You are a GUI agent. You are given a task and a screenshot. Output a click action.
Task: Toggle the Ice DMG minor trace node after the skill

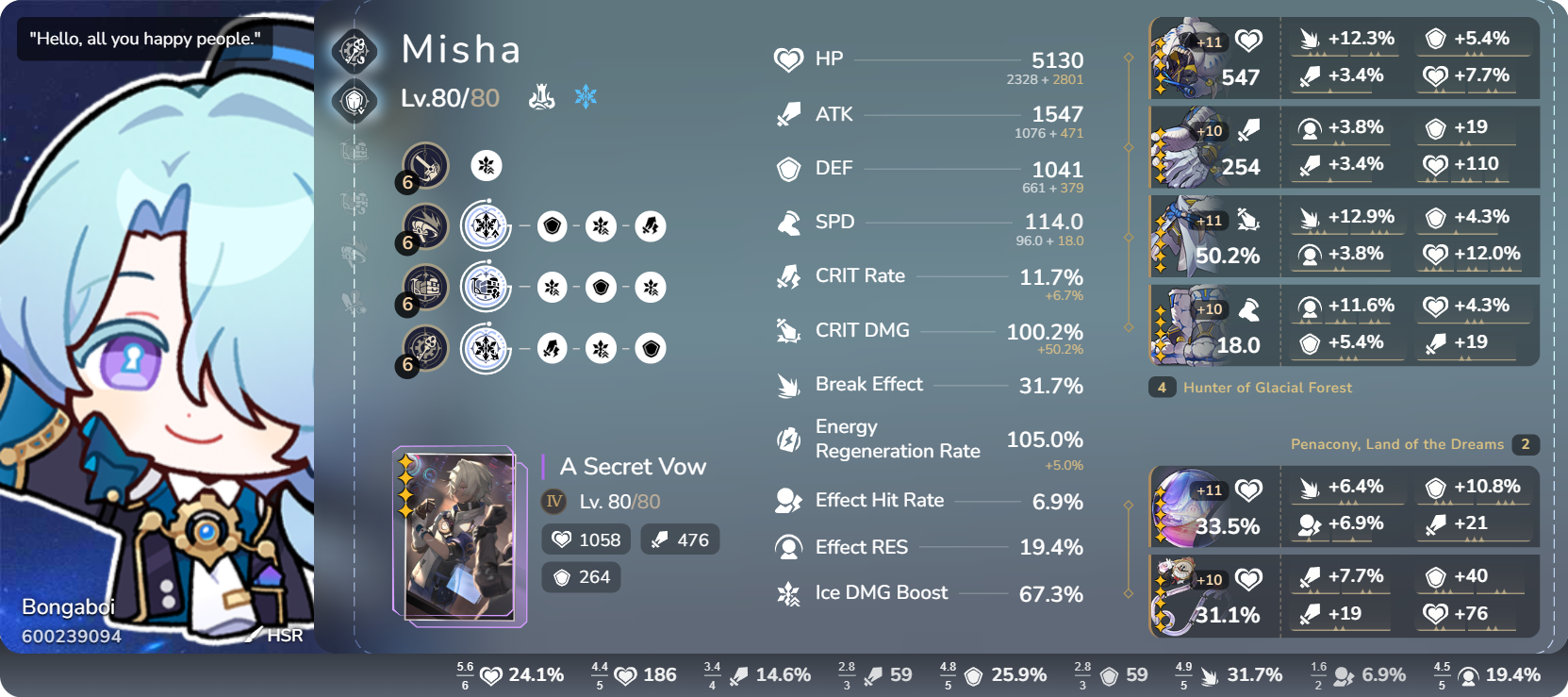(553, 288)
